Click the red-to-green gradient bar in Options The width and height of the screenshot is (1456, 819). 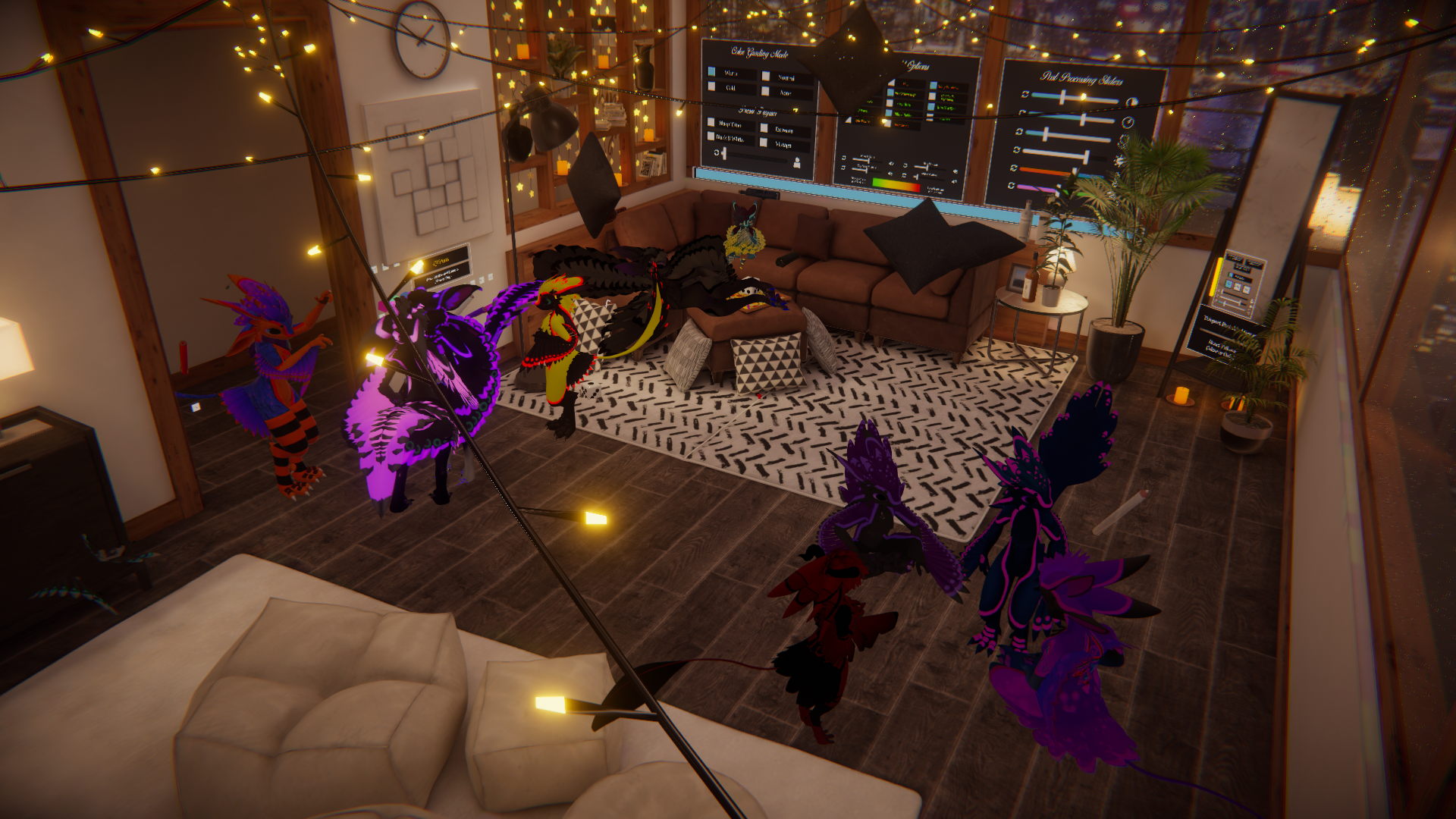[896, 184]
